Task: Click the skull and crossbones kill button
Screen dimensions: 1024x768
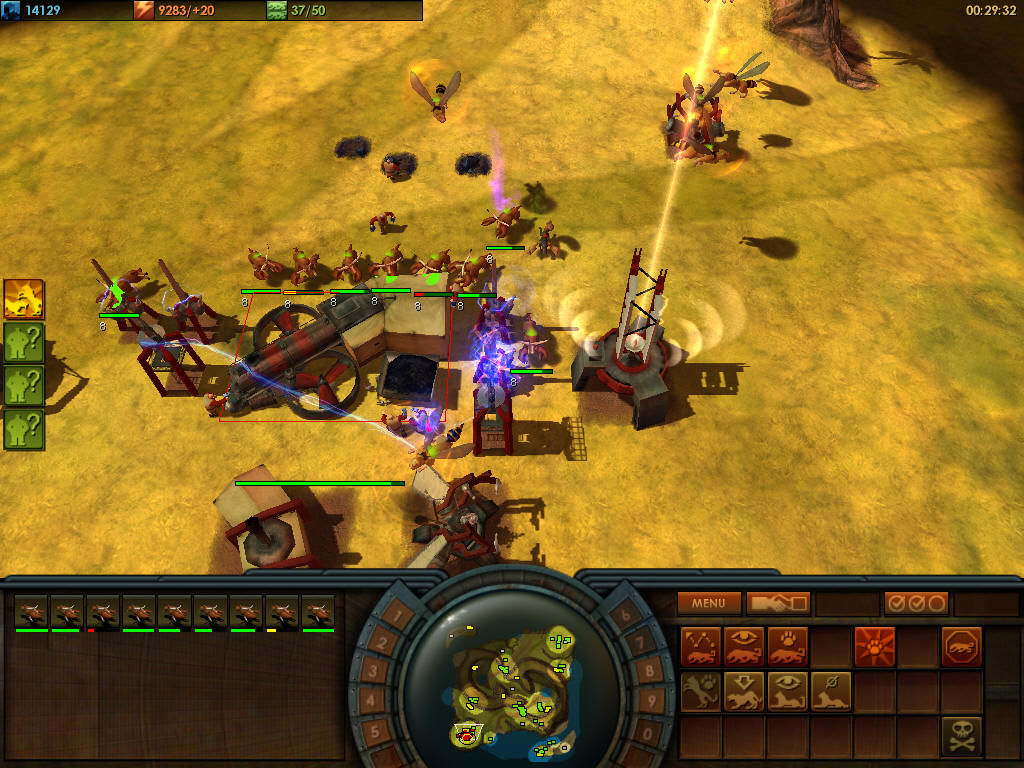Action: click(961, 735)
